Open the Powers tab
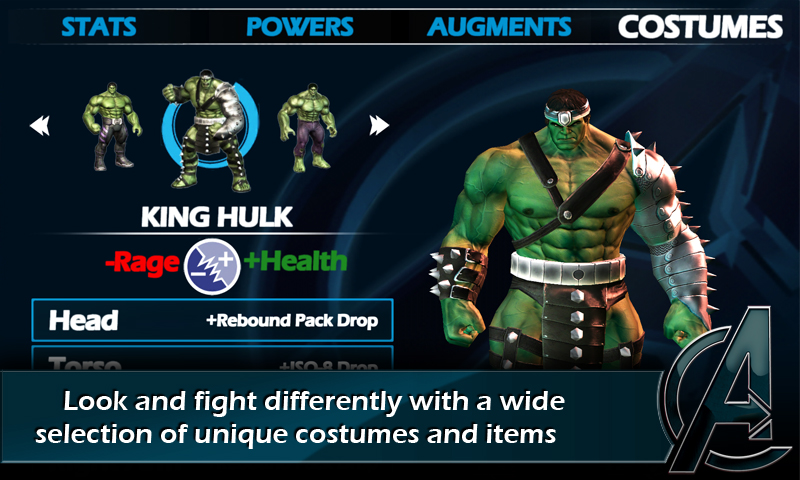This screenshot has height=480, width=800. tap(300, 26)
